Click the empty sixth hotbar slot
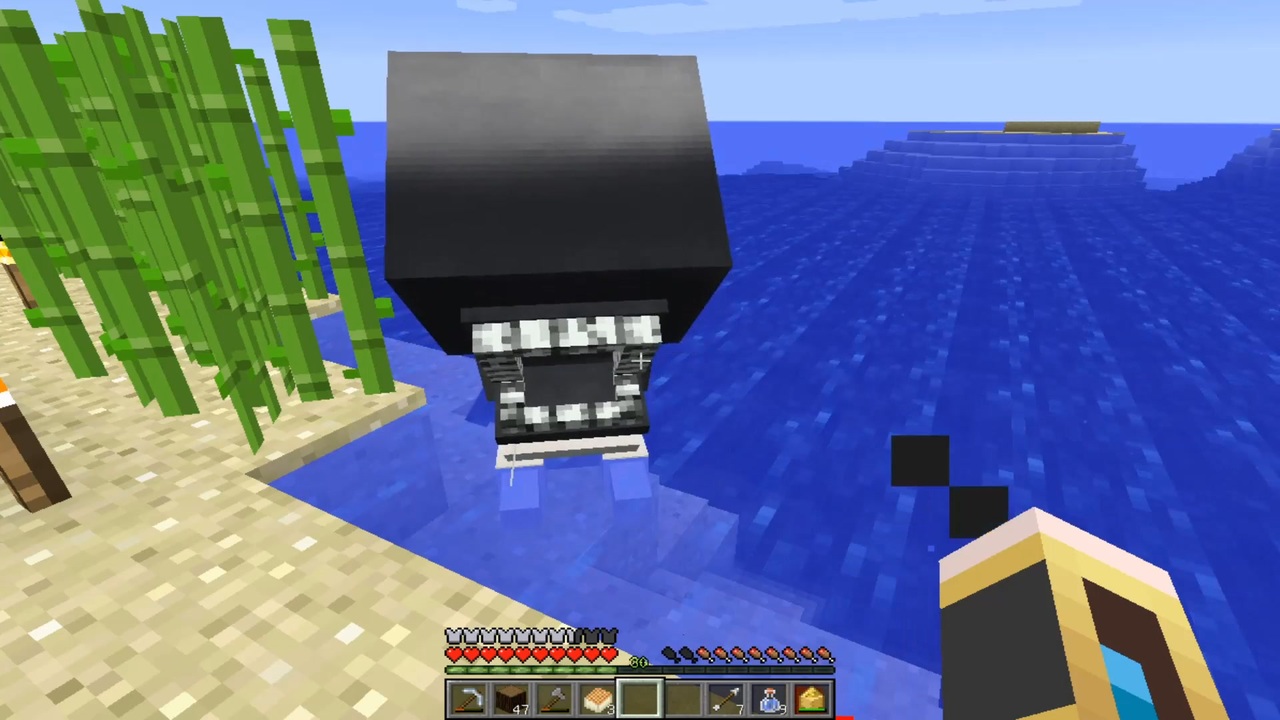This screenshot has height=720, width=1280. point(685,698)
